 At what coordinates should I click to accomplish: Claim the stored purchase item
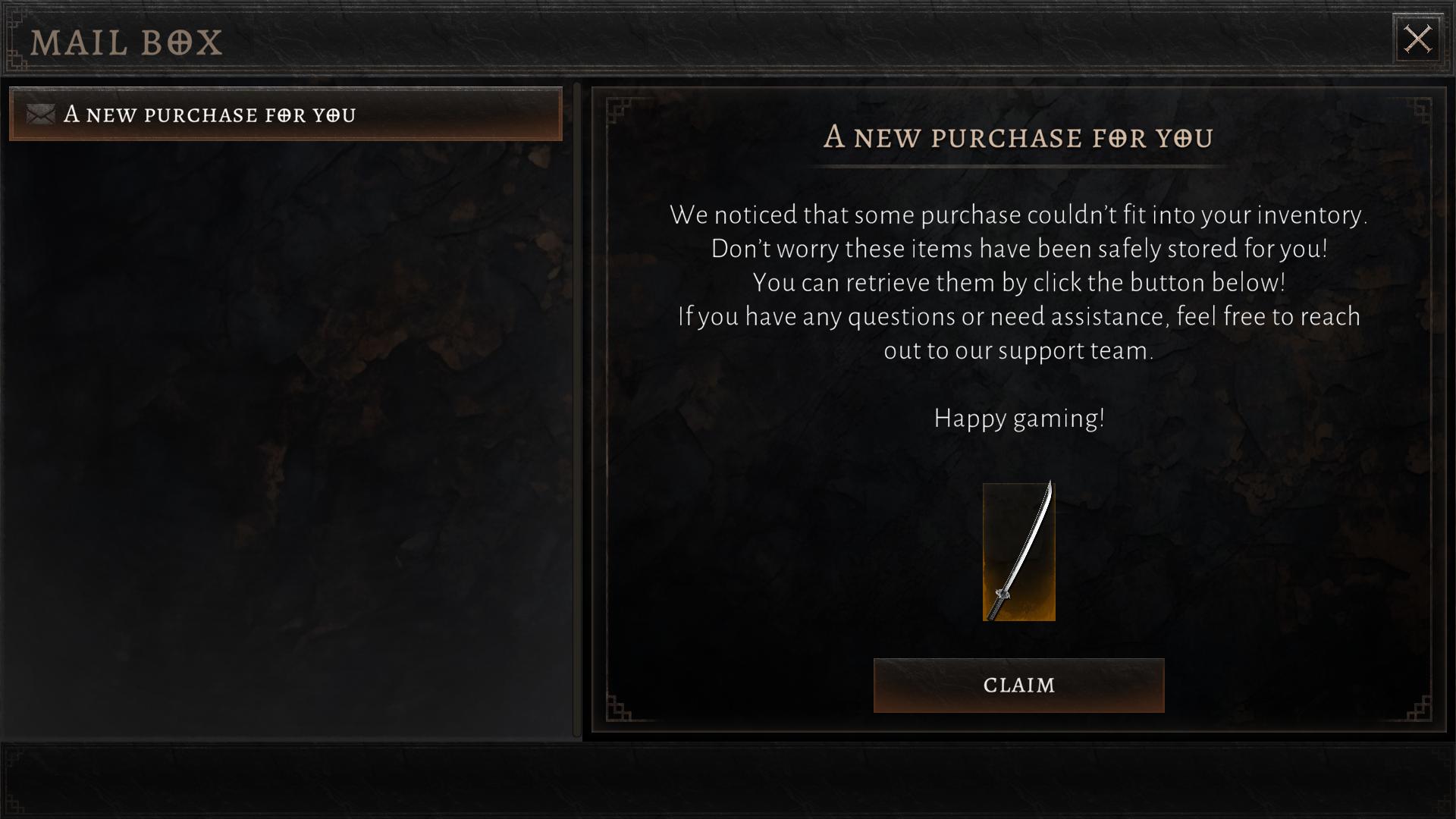tap(1018, 686)
